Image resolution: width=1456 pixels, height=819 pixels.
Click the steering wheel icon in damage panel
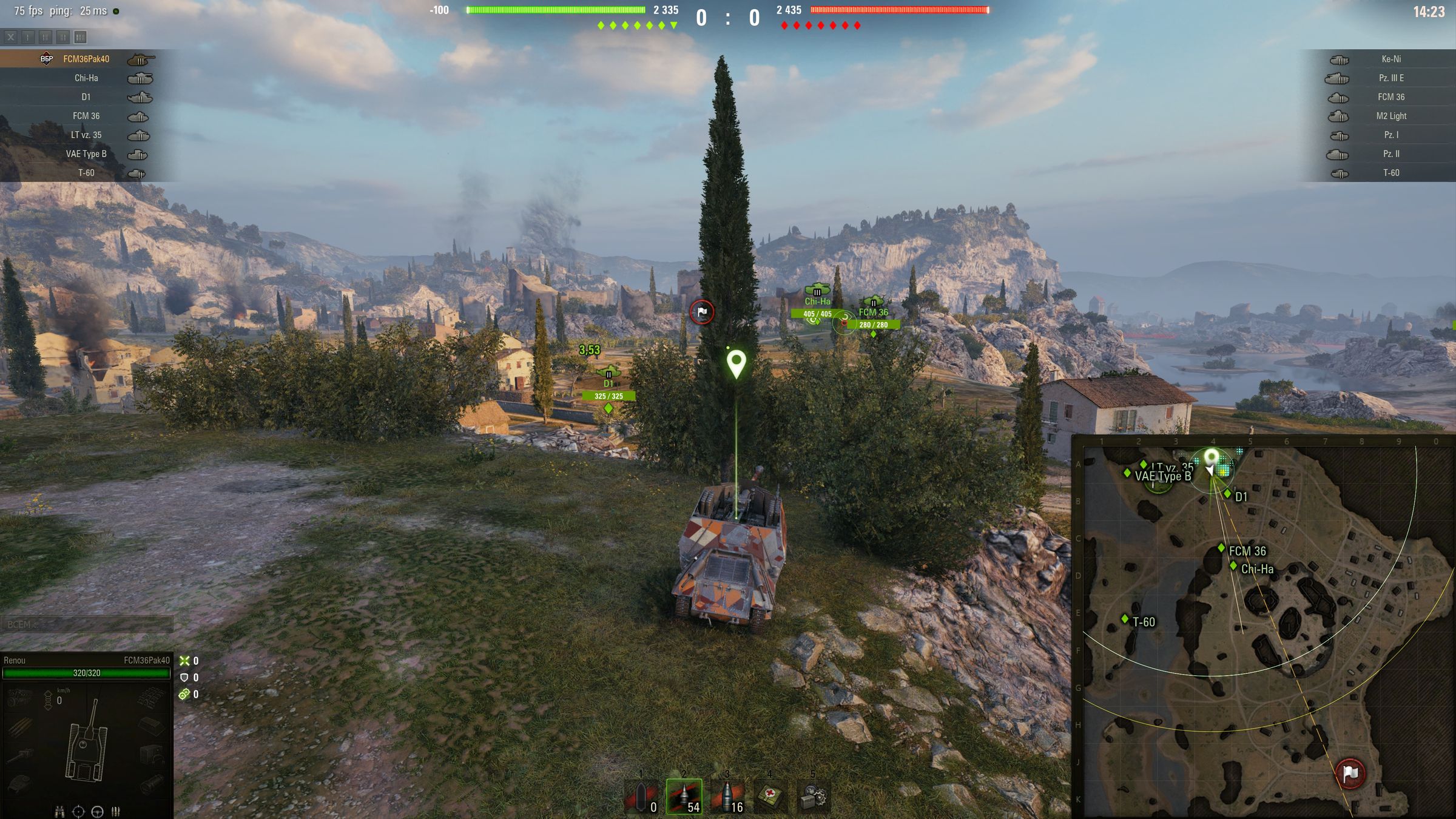click(97, 811)
